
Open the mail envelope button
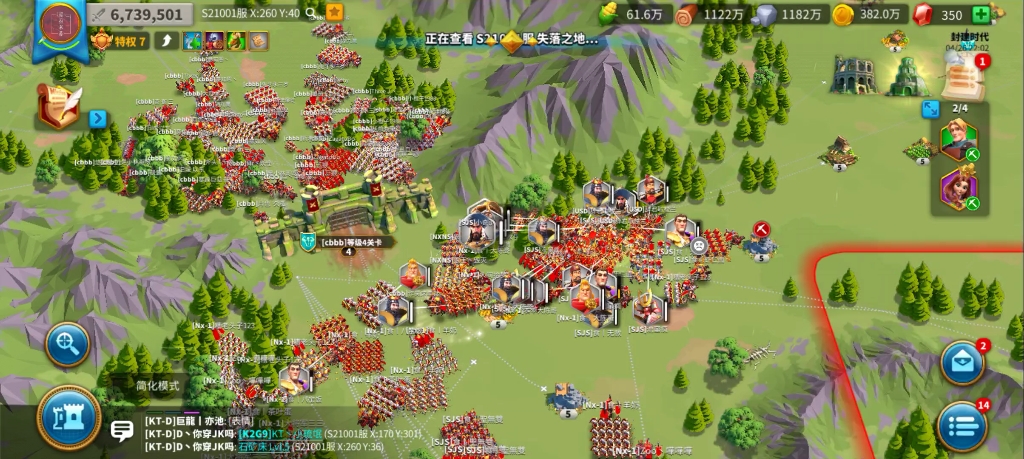tap(963, 363)
